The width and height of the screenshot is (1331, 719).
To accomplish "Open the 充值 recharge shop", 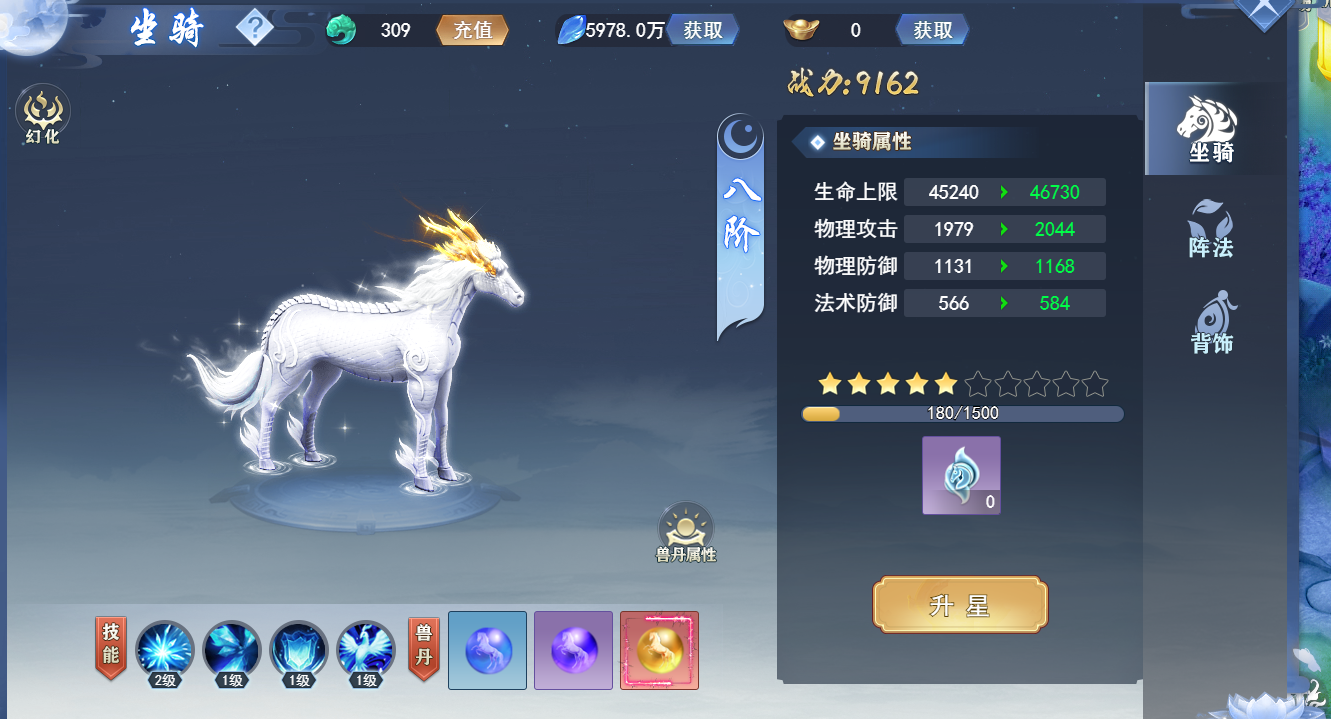I will point(472,30).
